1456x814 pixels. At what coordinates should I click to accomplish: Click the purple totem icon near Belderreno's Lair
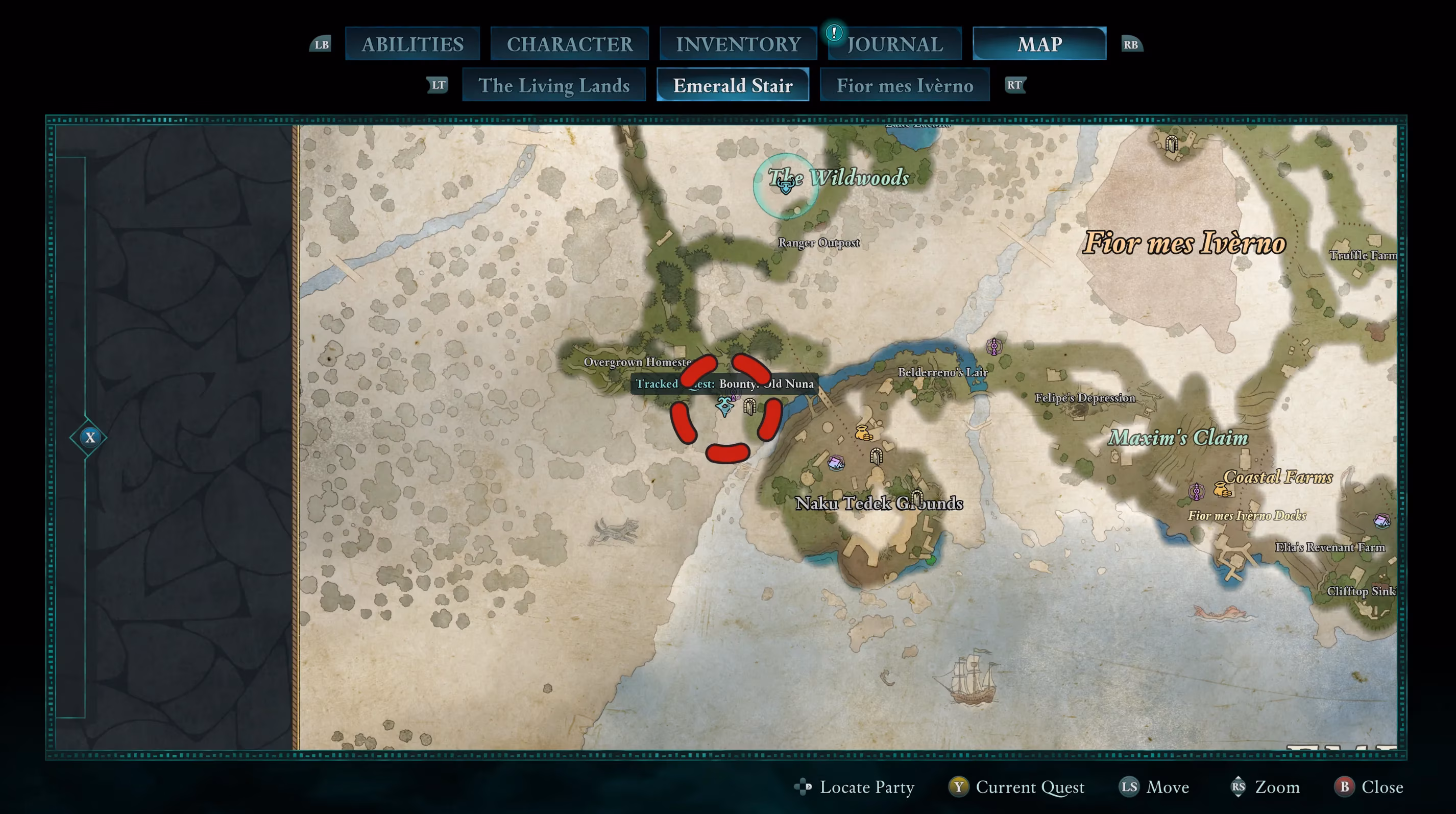coord(993,347)
